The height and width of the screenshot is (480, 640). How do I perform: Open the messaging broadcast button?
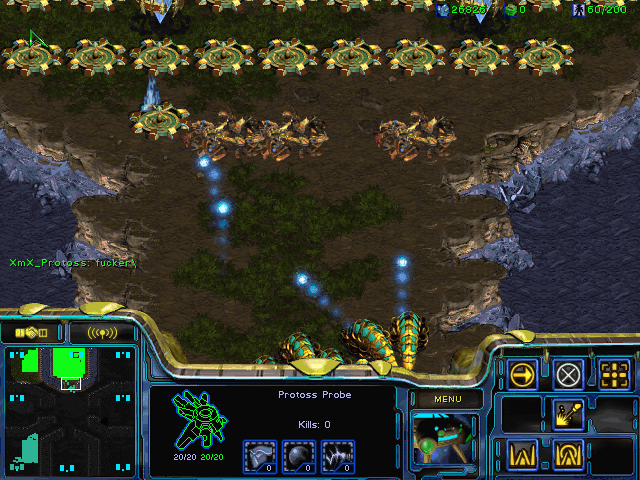(102, 332)
